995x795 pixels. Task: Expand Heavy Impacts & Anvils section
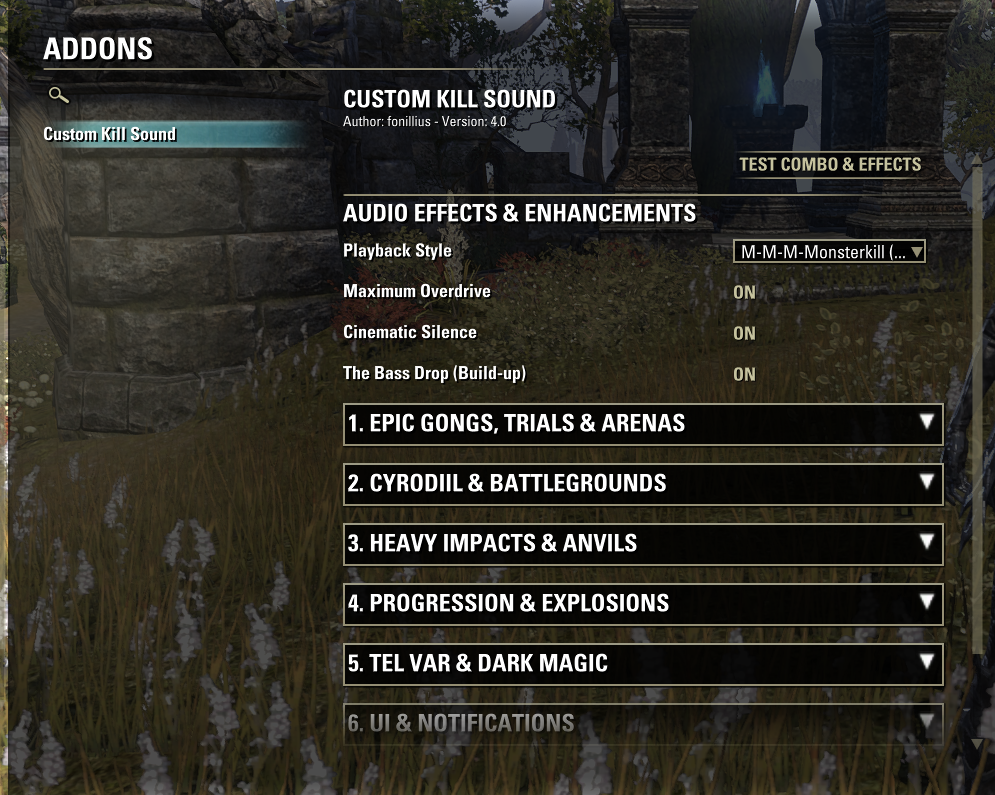642,543
